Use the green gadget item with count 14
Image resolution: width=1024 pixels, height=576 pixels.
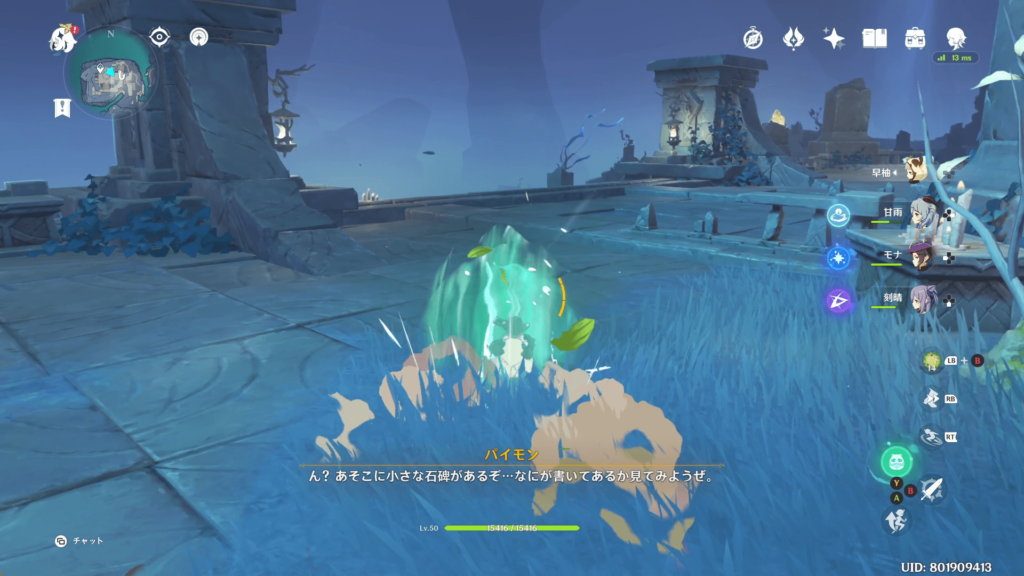click(x=932, y=361)
